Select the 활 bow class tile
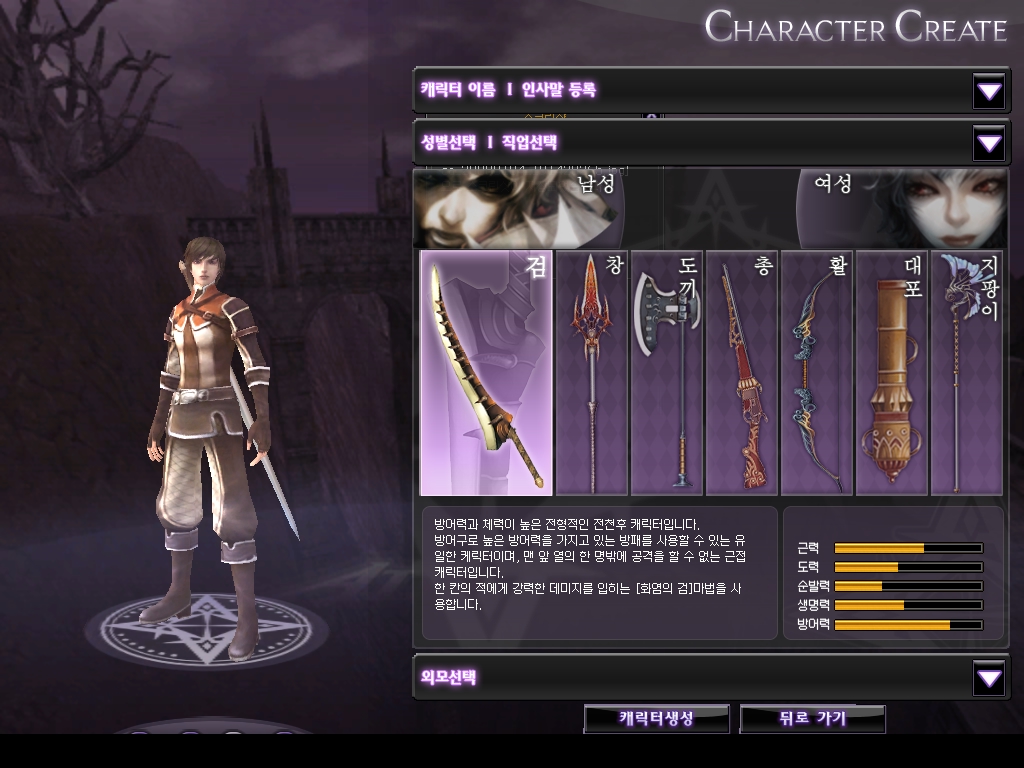Screen dimensions: 1024x768 point(817,373)
